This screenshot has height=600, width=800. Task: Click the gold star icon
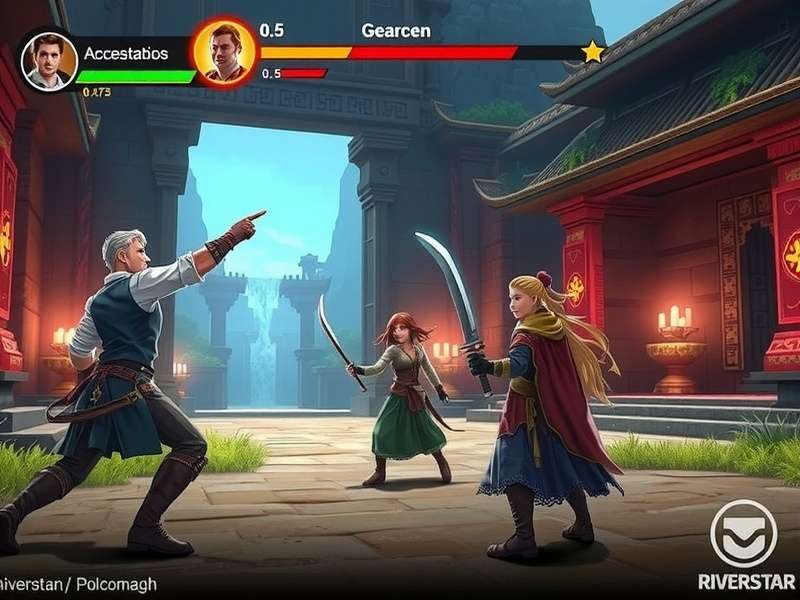click(x=593, y=51)
